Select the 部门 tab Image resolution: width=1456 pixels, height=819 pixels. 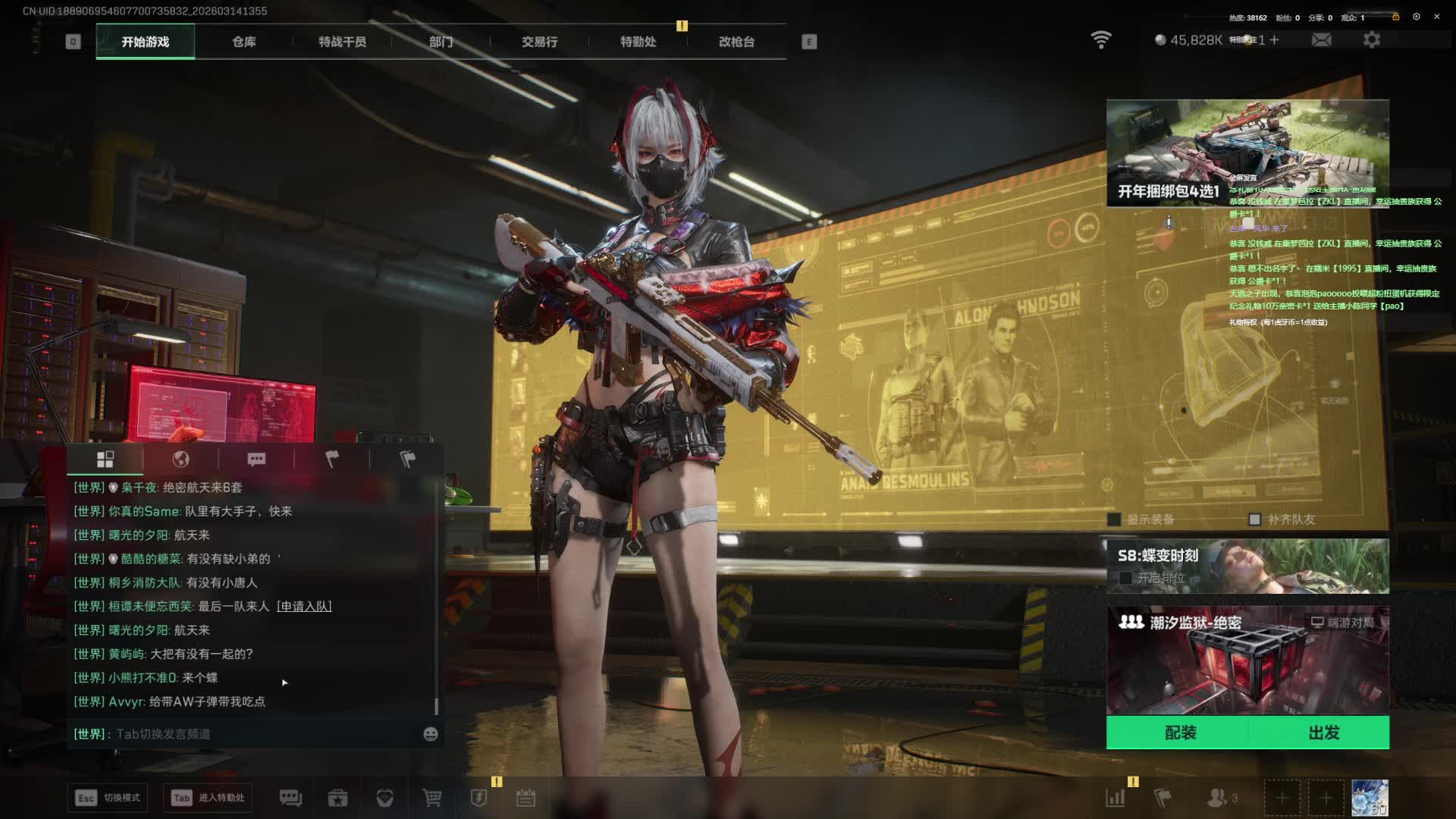pyautogui.click(x=441, y=42)
